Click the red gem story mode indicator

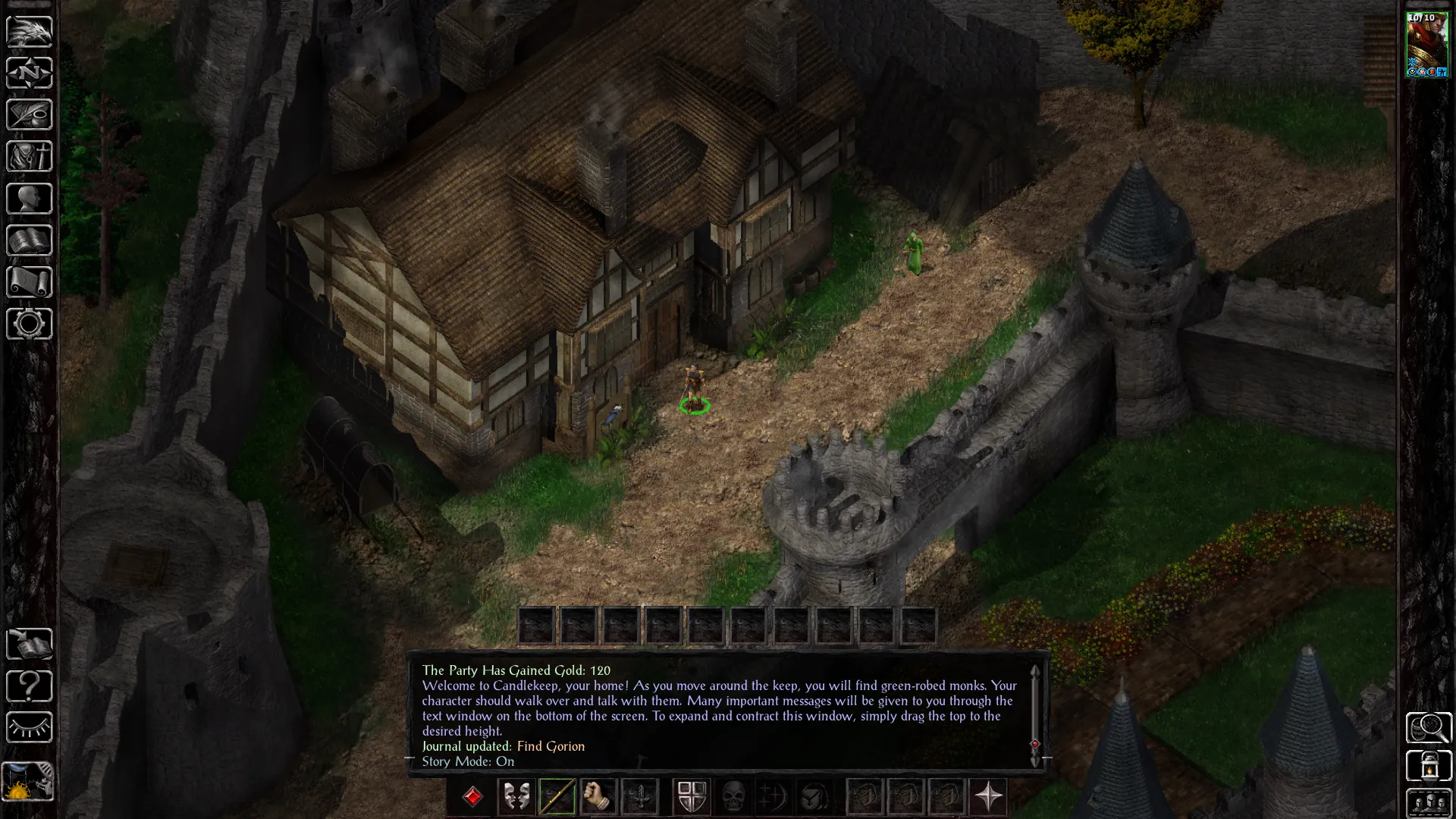tap(472, 796)
